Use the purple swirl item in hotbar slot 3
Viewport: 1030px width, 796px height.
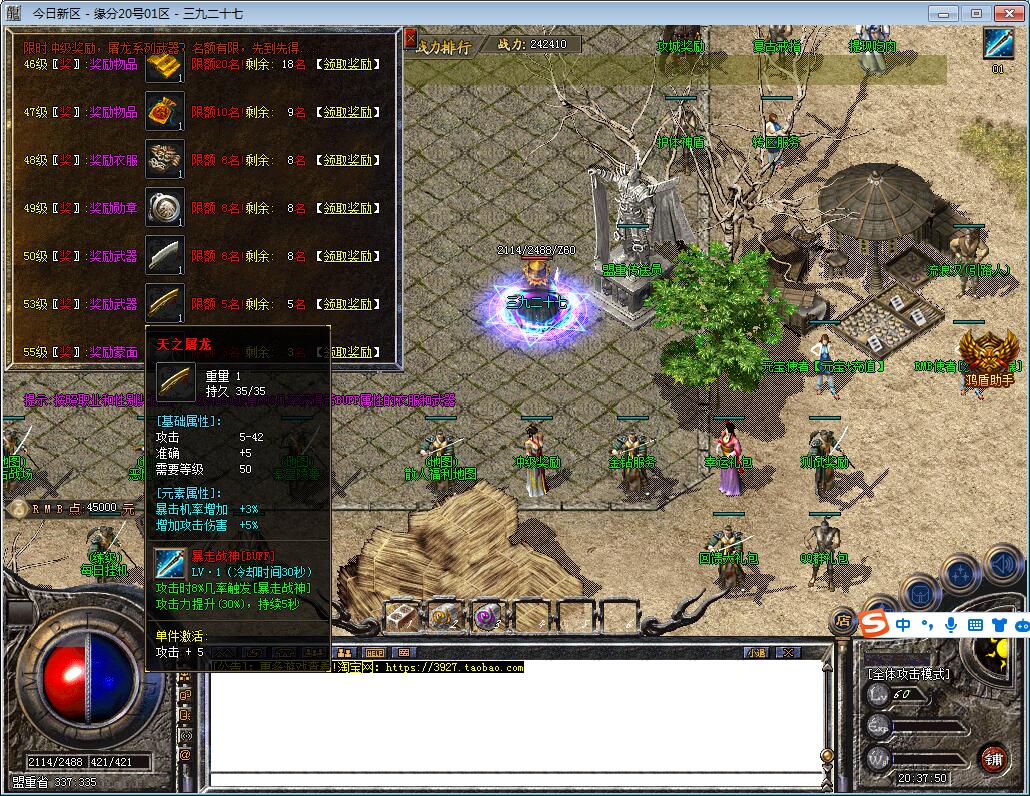click(486, 617)
